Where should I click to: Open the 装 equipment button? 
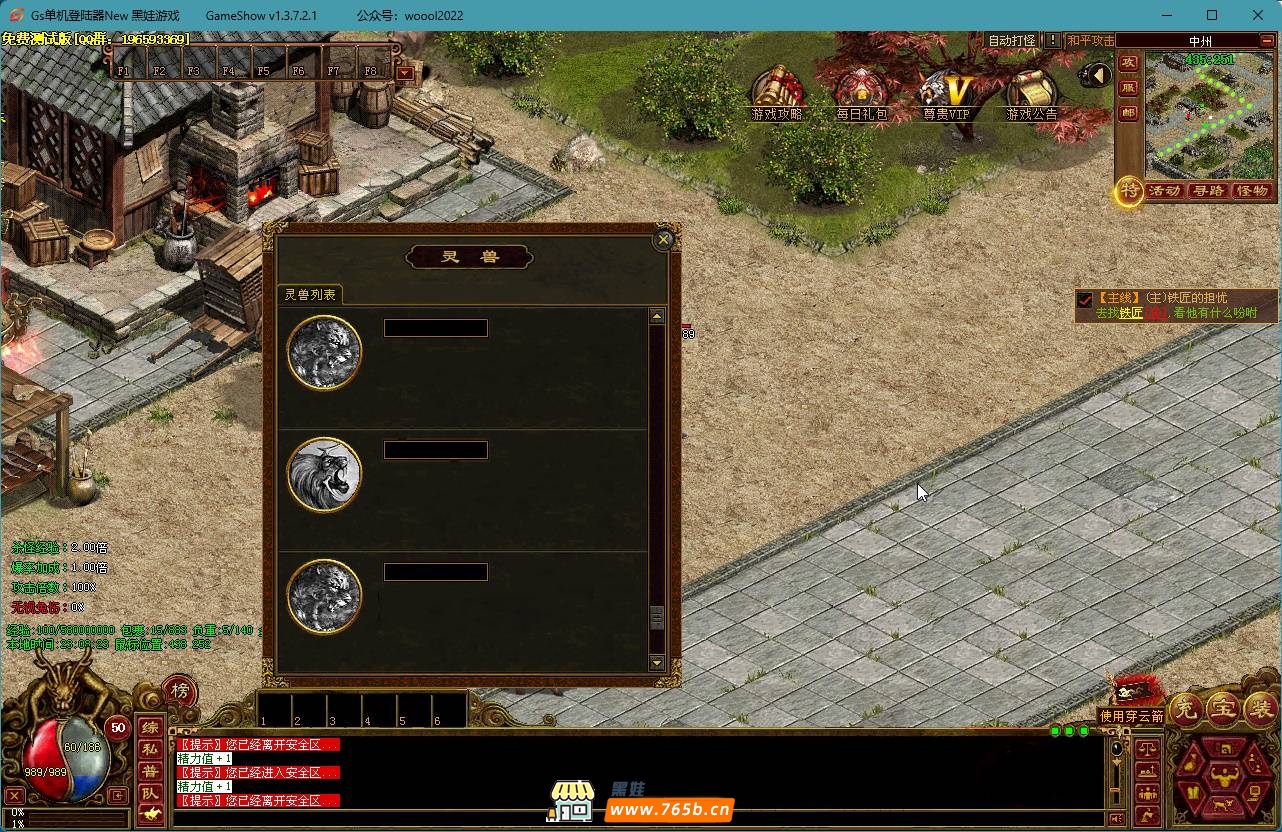1259,709
